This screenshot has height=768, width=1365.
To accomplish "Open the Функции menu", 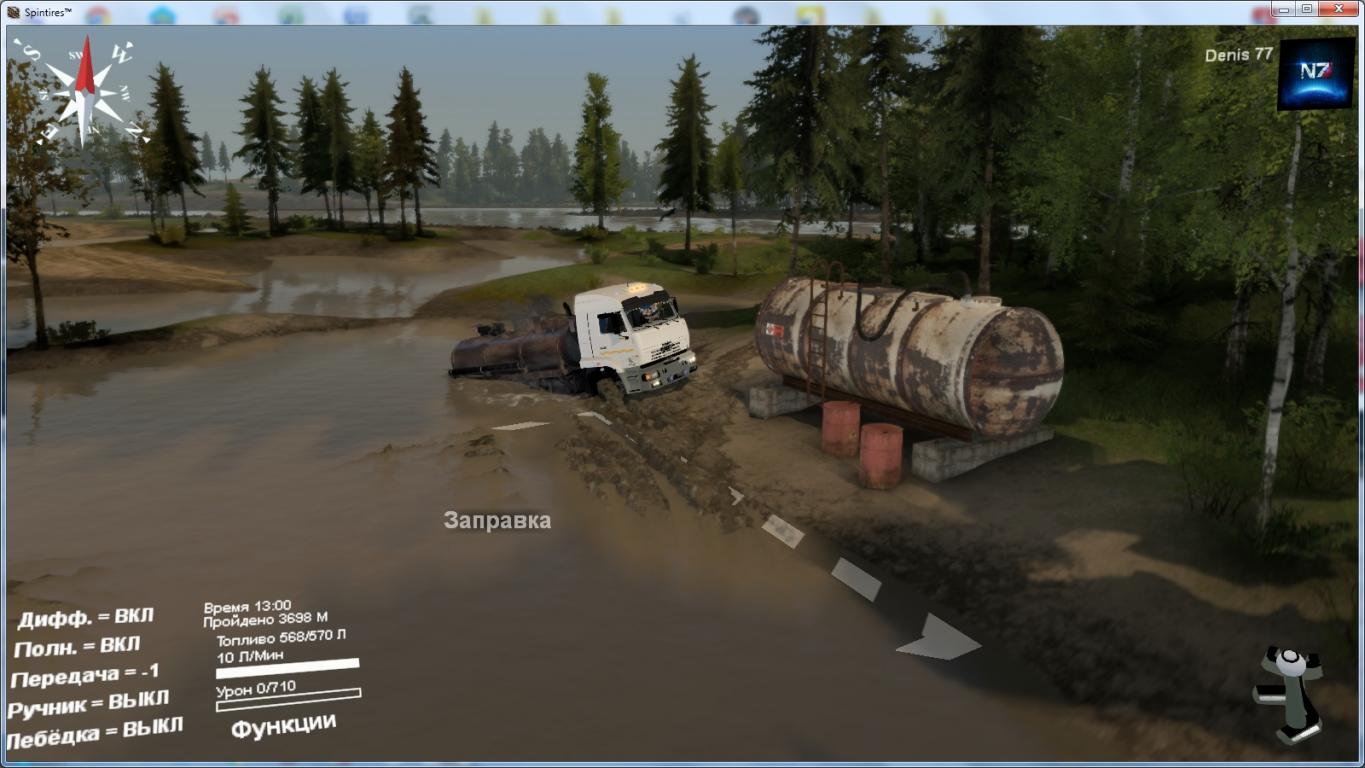I will [283, 725].
